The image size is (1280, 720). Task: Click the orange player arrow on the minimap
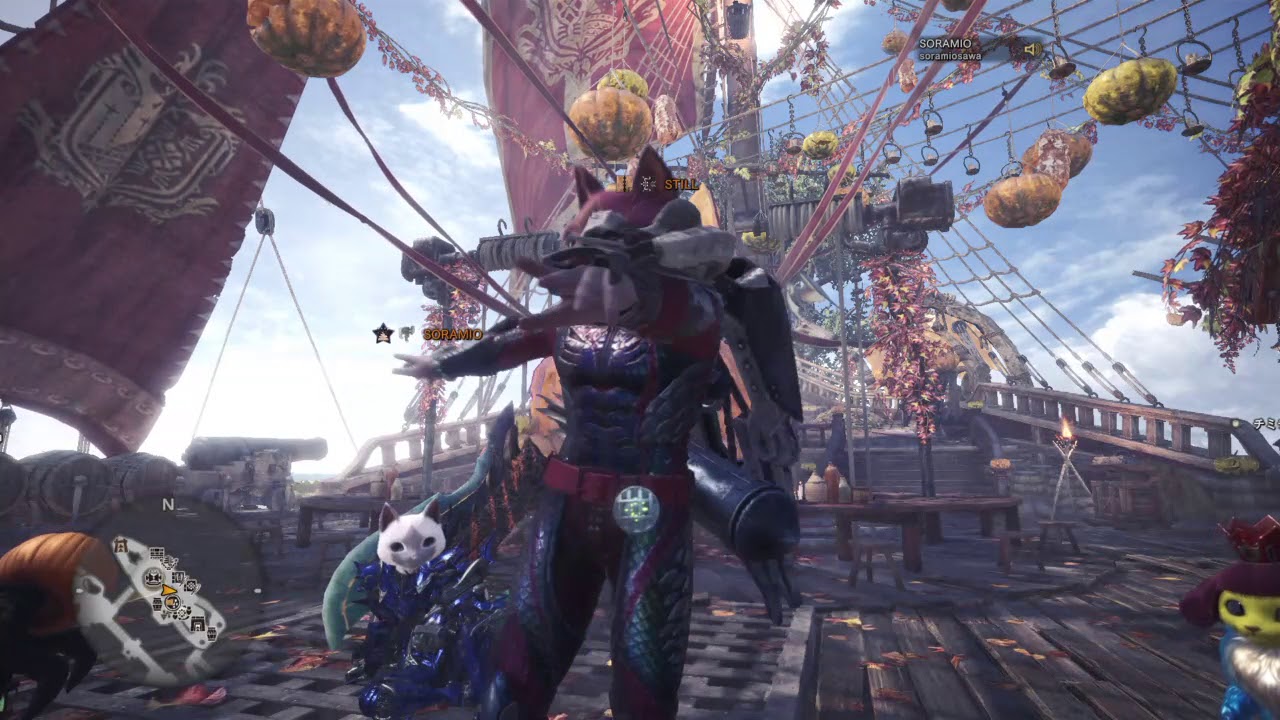[x=170, y=590]
